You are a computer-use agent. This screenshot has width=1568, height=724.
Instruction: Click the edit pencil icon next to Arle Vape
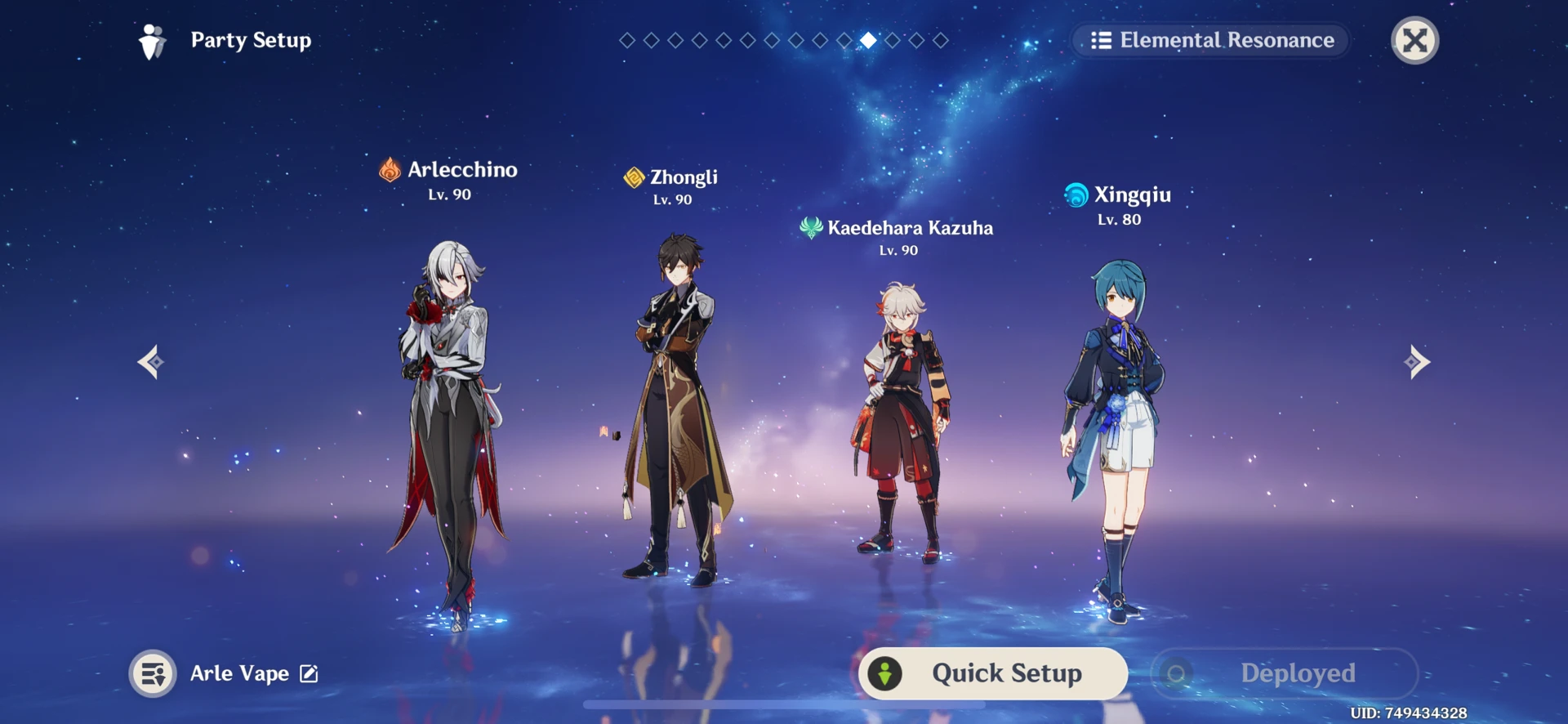(308, 673)
